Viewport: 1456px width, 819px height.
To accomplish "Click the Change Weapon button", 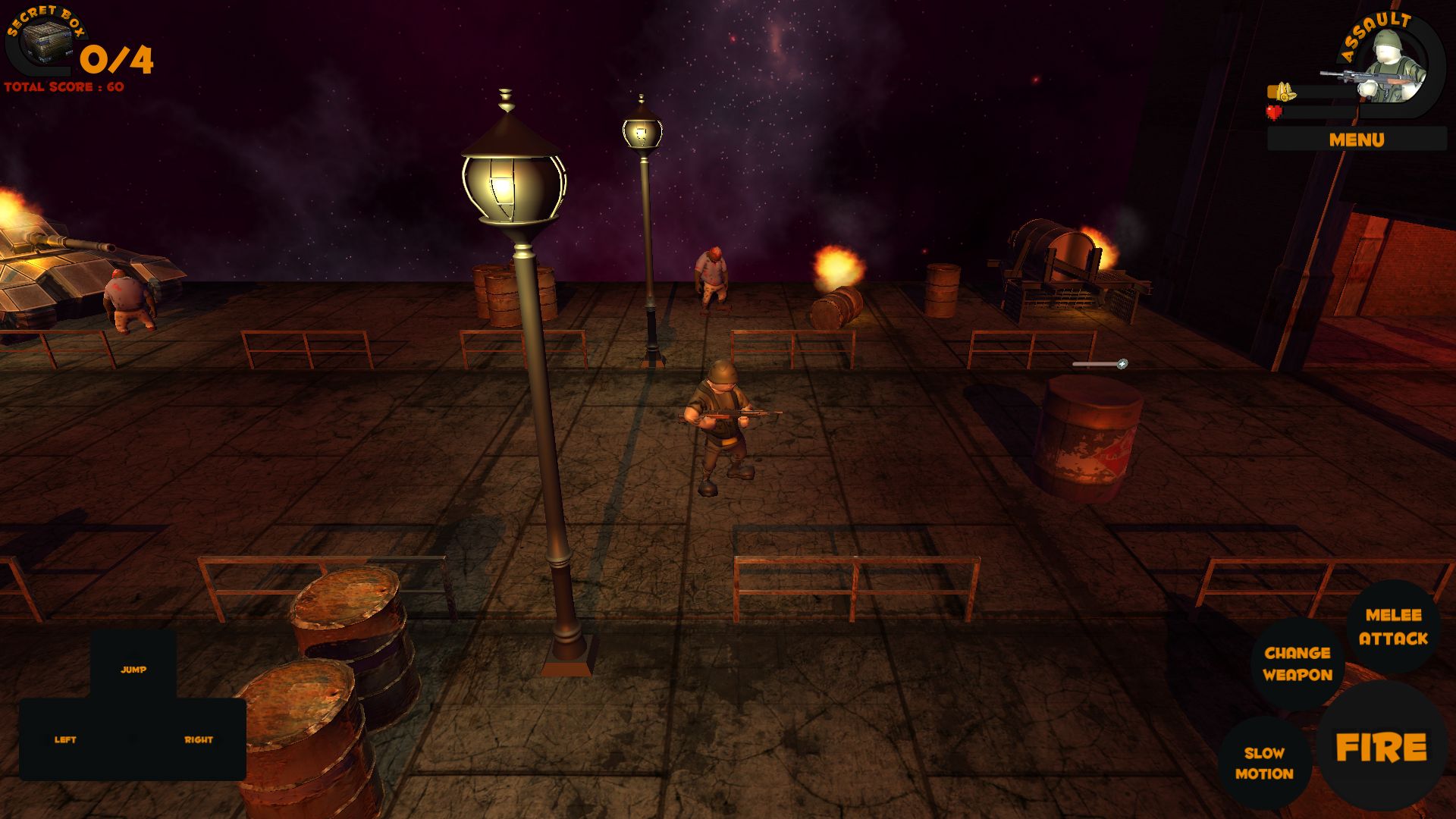I will click(x=1298, y=664).
